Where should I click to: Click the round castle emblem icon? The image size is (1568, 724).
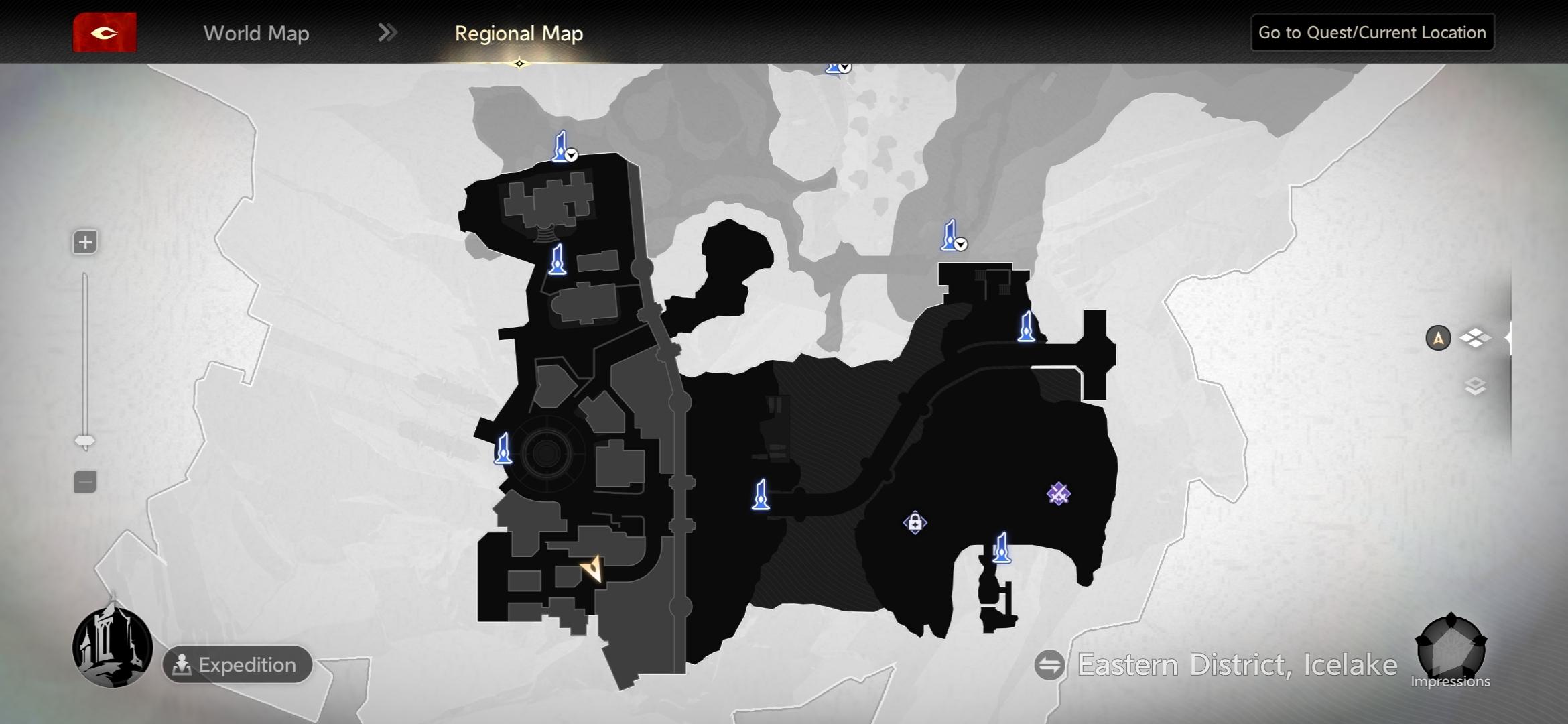tap(113, 647)
